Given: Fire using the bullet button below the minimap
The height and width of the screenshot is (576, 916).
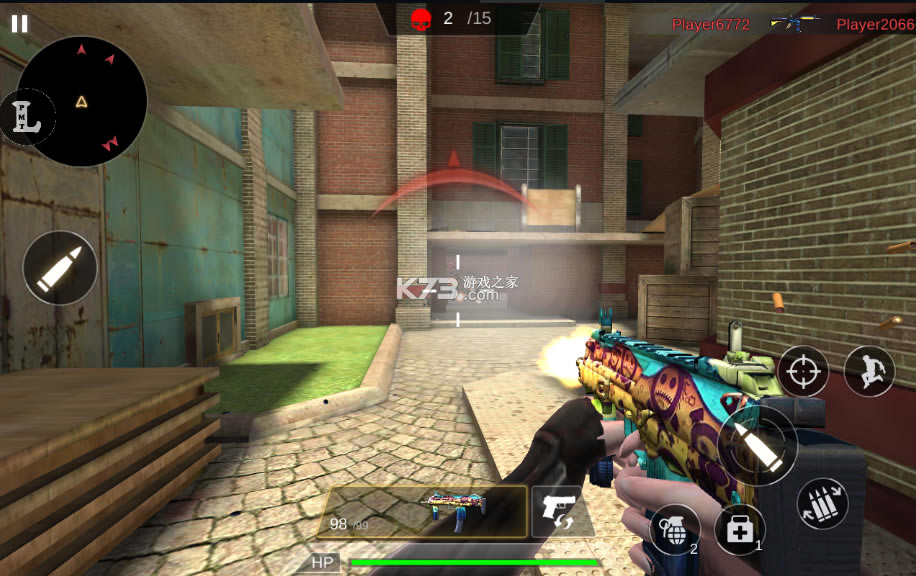Looking at the screenshot, I should 60,268.
